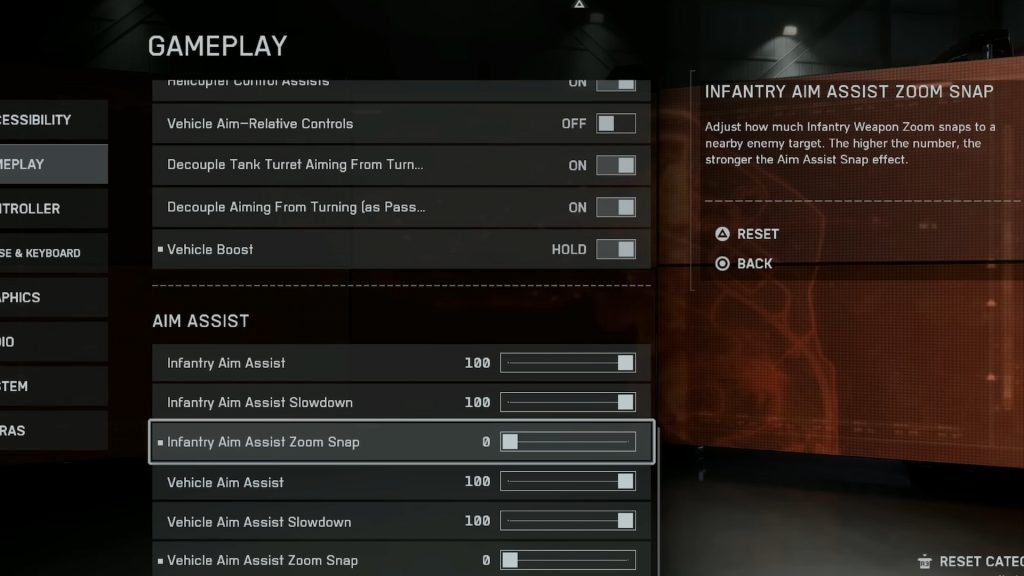Adjust the Vehicle Aim Assist slider

[568, 482]
